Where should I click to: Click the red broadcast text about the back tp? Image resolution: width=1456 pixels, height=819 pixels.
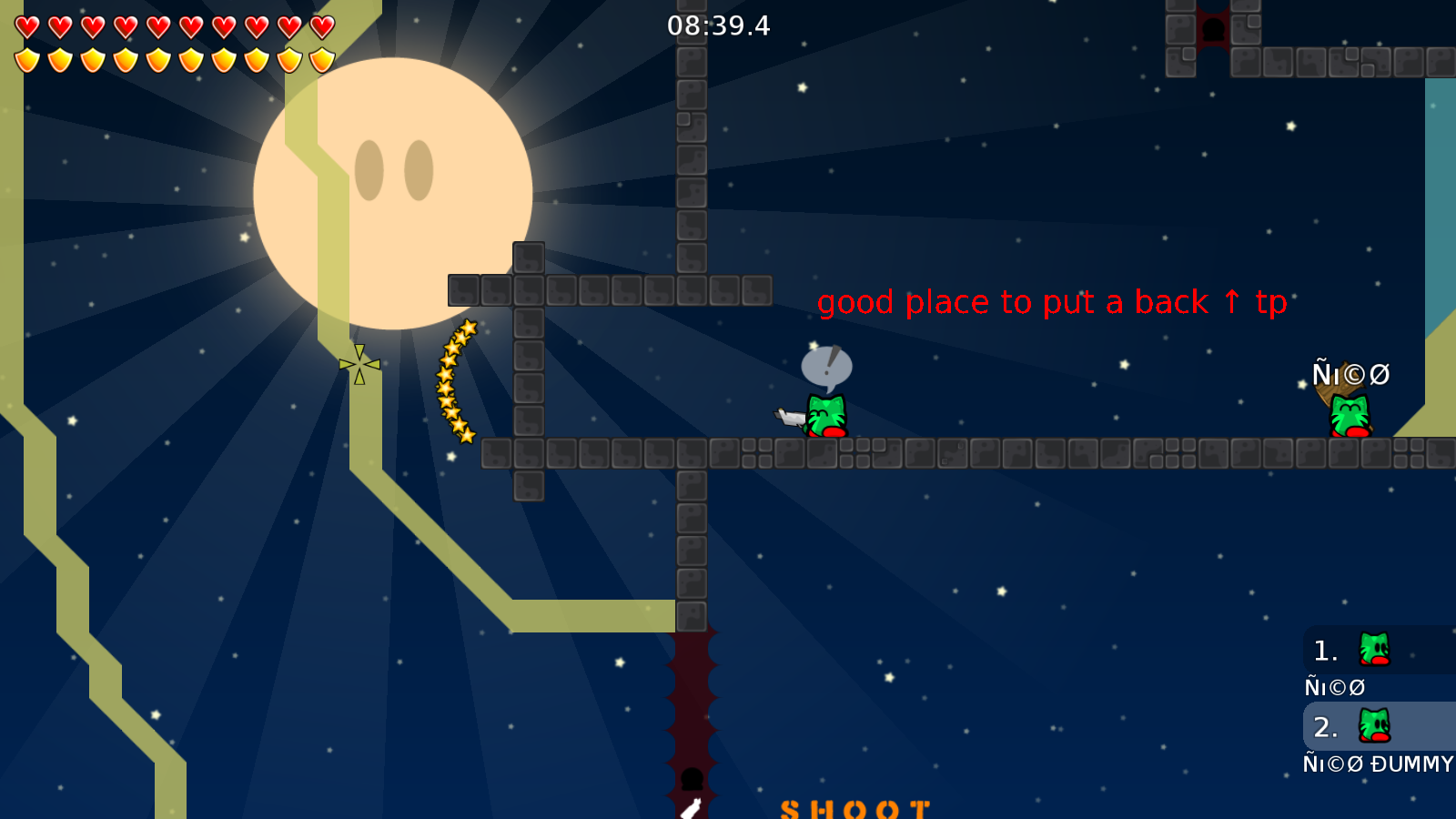(1053, 303)
